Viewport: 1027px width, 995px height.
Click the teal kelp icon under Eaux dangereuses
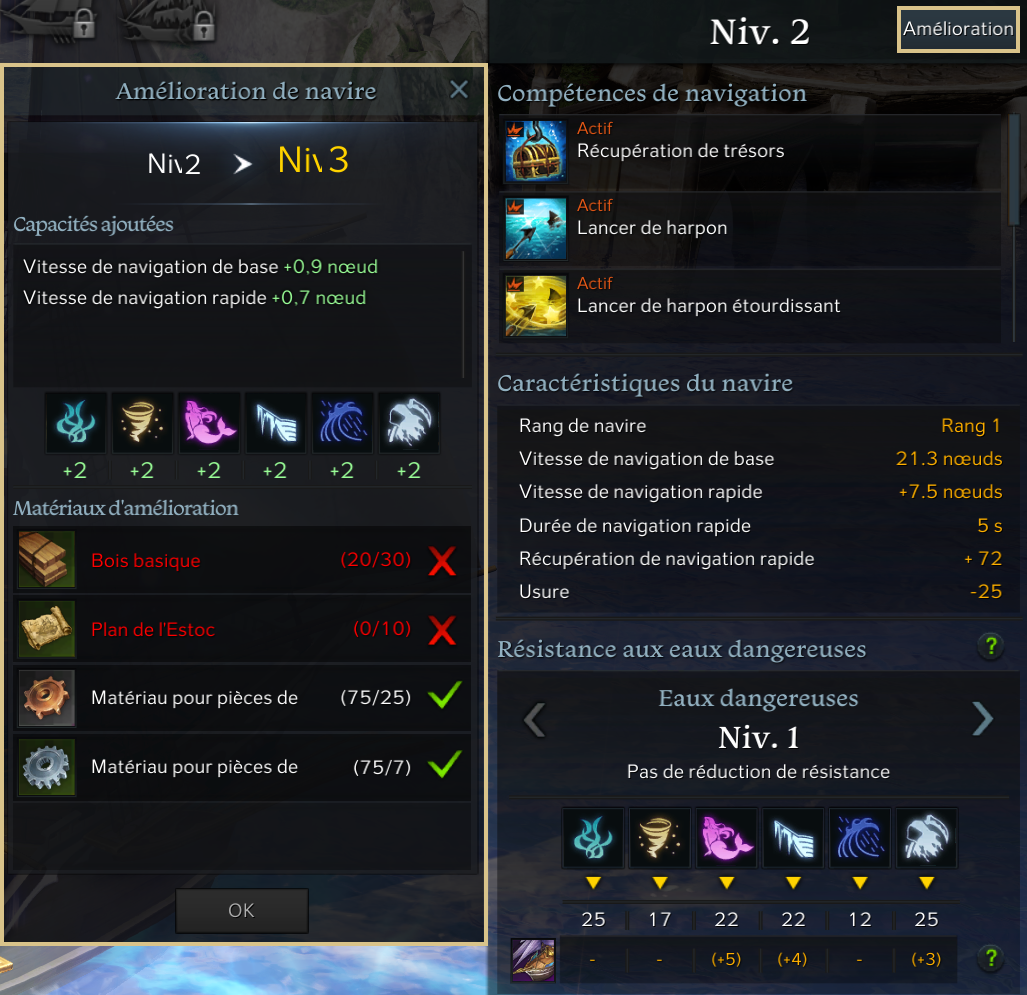[592, 838]
